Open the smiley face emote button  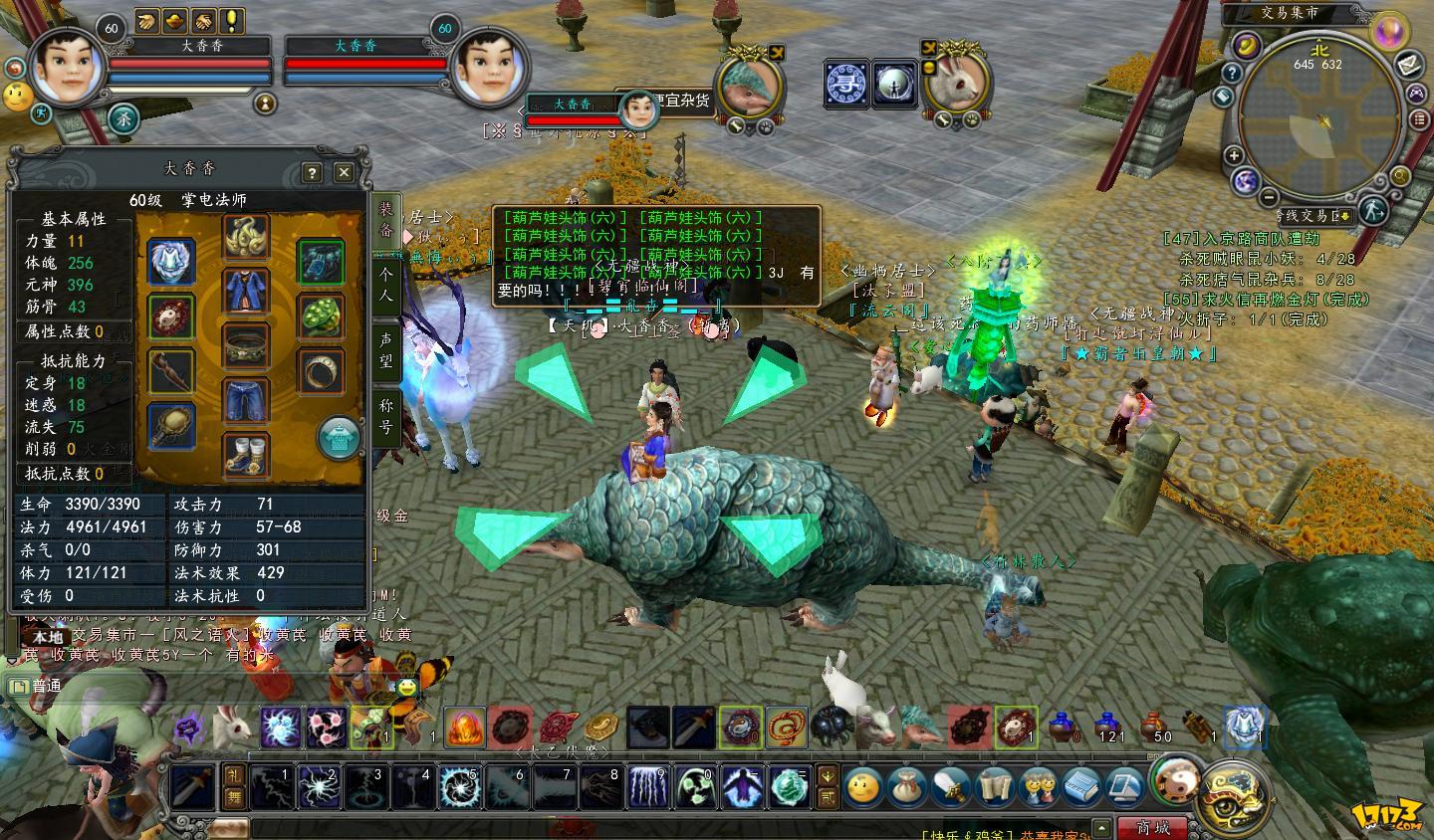click(x=862, y=787)
